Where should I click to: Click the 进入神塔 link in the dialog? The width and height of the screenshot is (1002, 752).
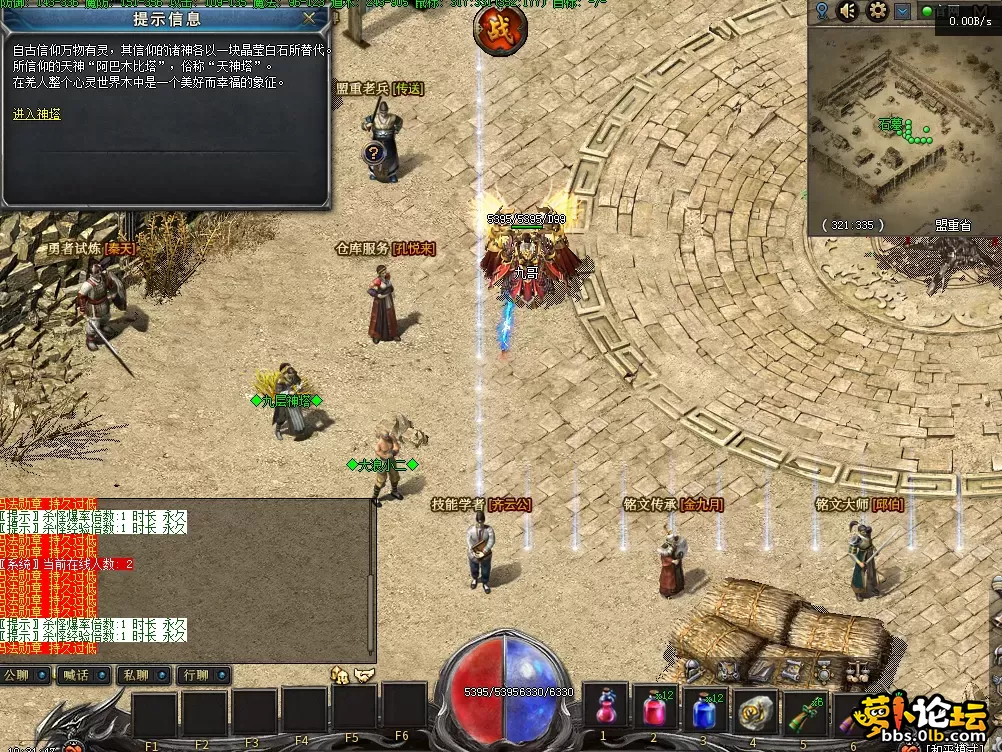point(37,114)
